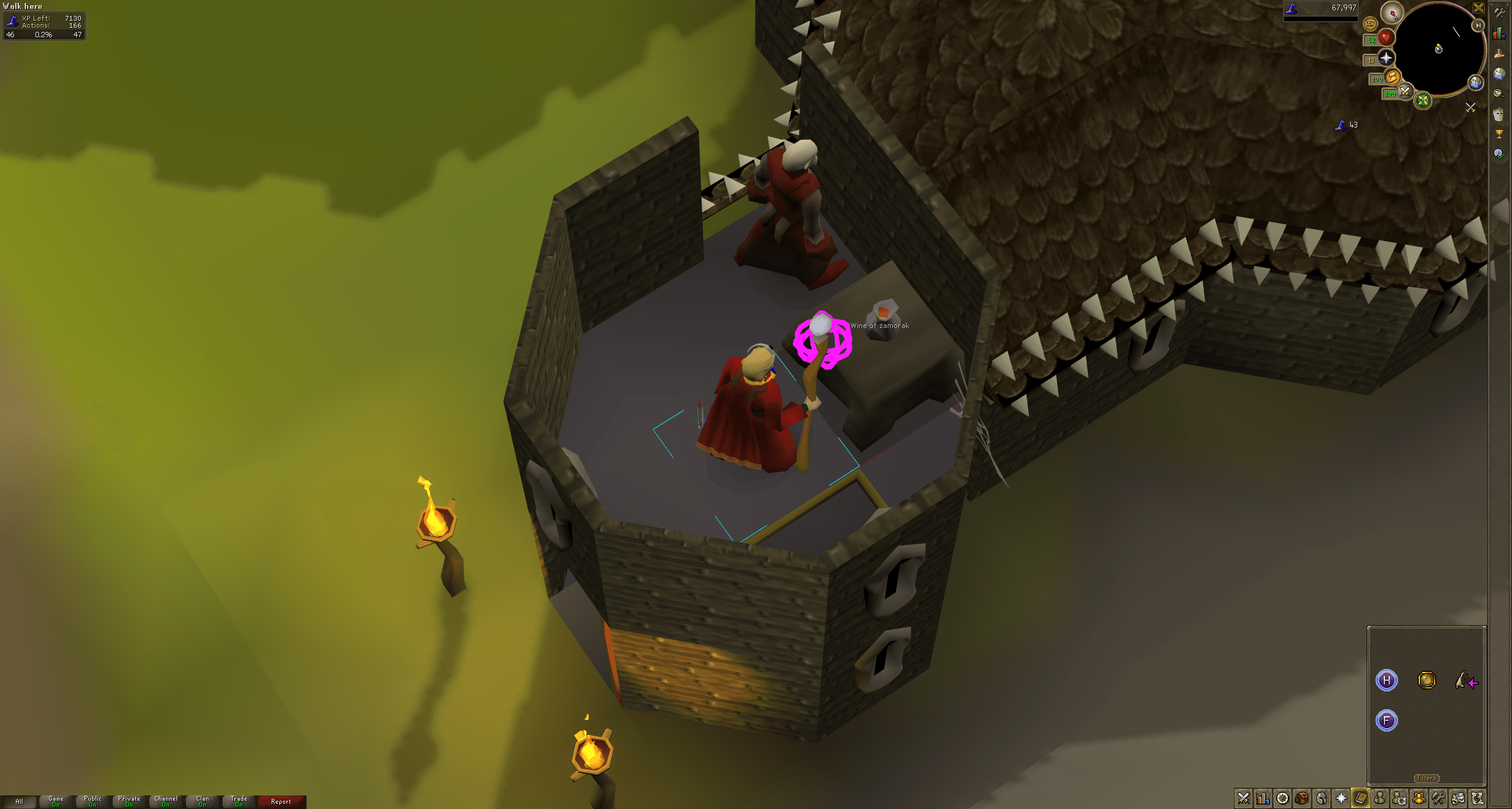
Task: Collapse the RuneLite sidebar with the arrow
Action: (1478, 25)
